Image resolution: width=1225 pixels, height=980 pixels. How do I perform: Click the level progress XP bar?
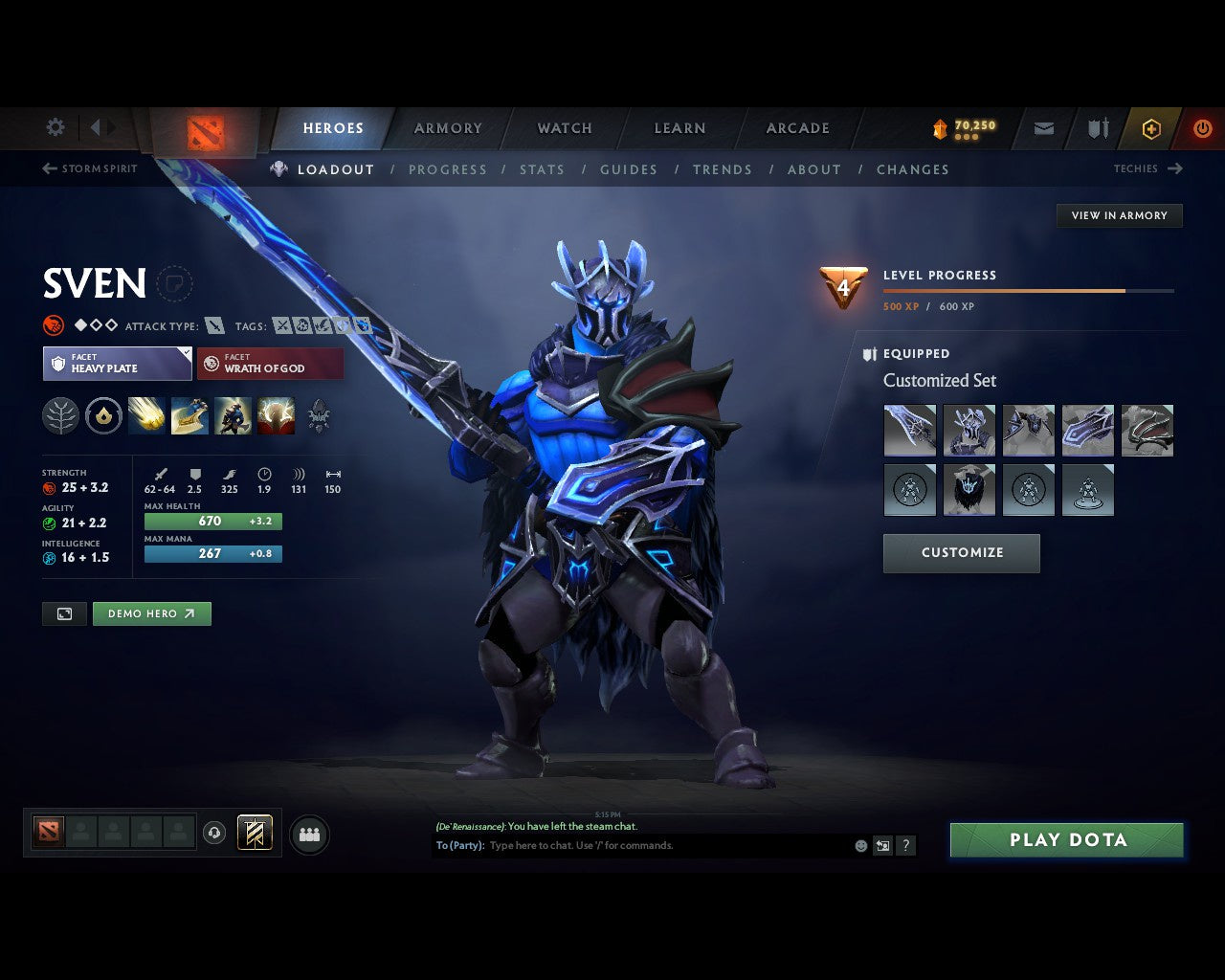1029,291
